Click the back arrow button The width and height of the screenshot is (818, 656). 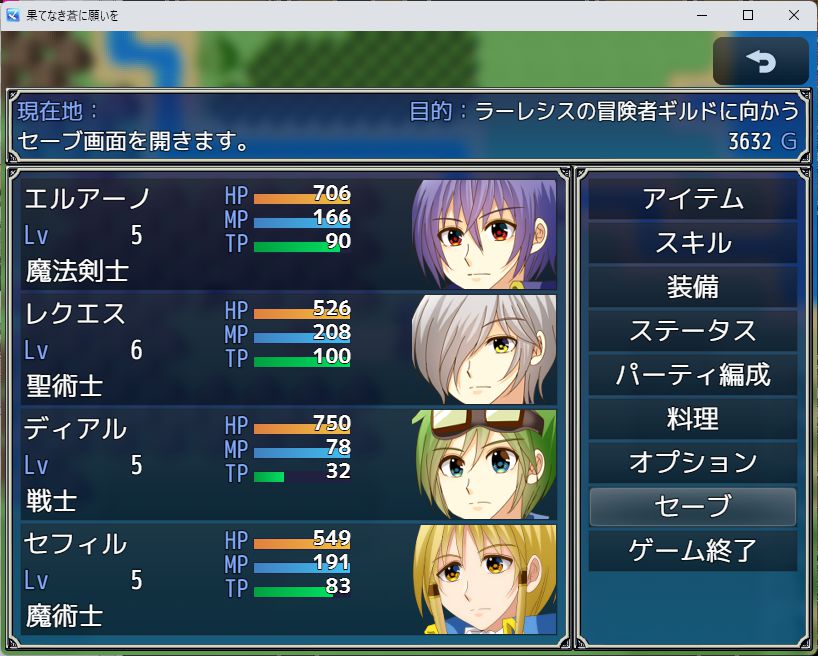(760, 62)
